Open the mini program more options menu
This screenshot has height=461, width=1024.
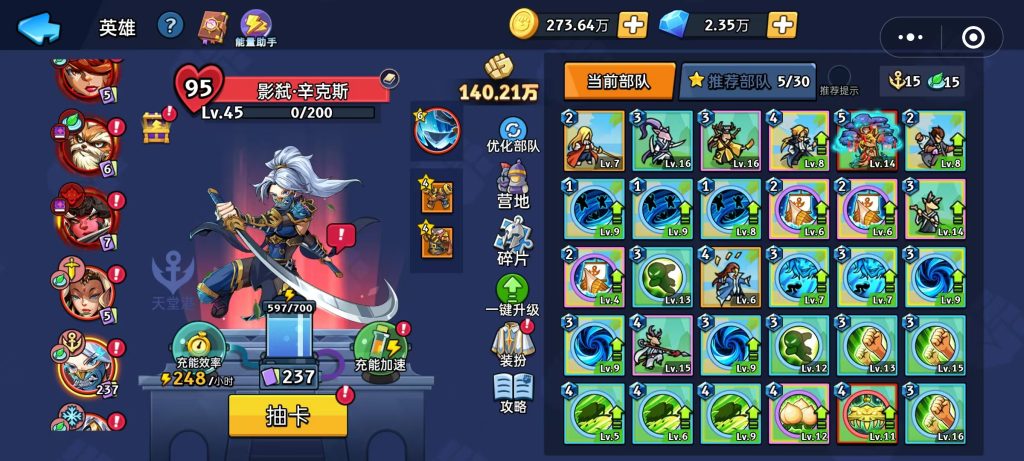pyautogui.click(x=911, y=37)
